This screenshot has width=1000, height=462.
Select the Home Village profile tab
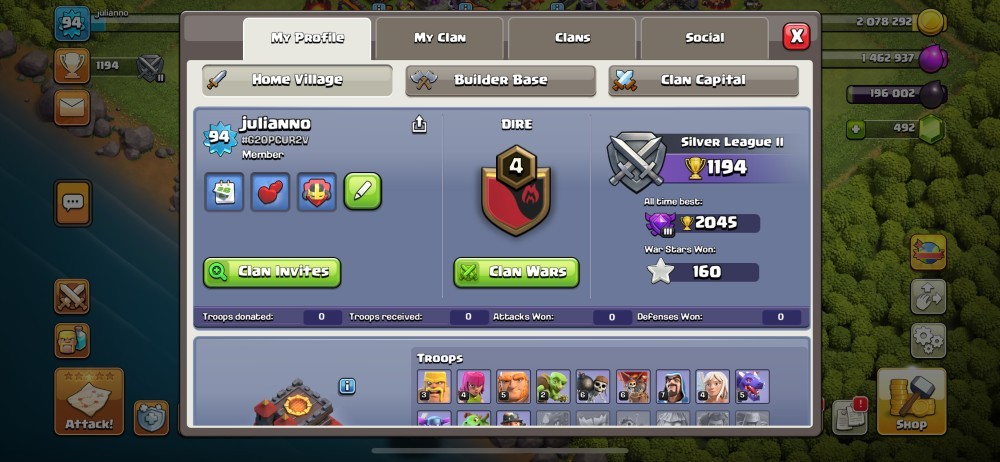click(x=297, y=80)
